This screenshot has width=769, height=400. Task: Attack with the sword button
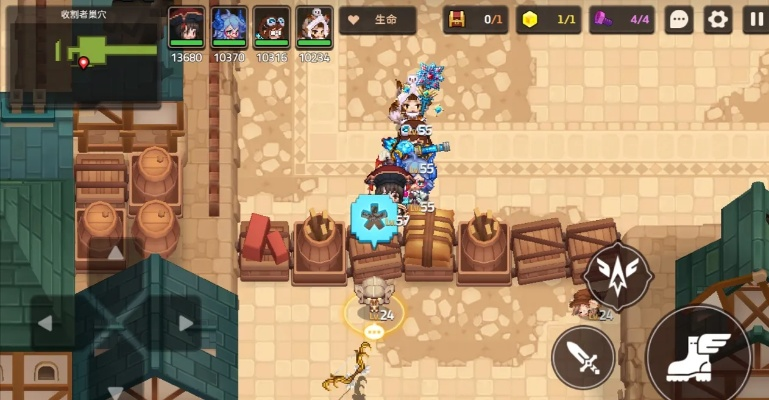click(x=583, y=357)
